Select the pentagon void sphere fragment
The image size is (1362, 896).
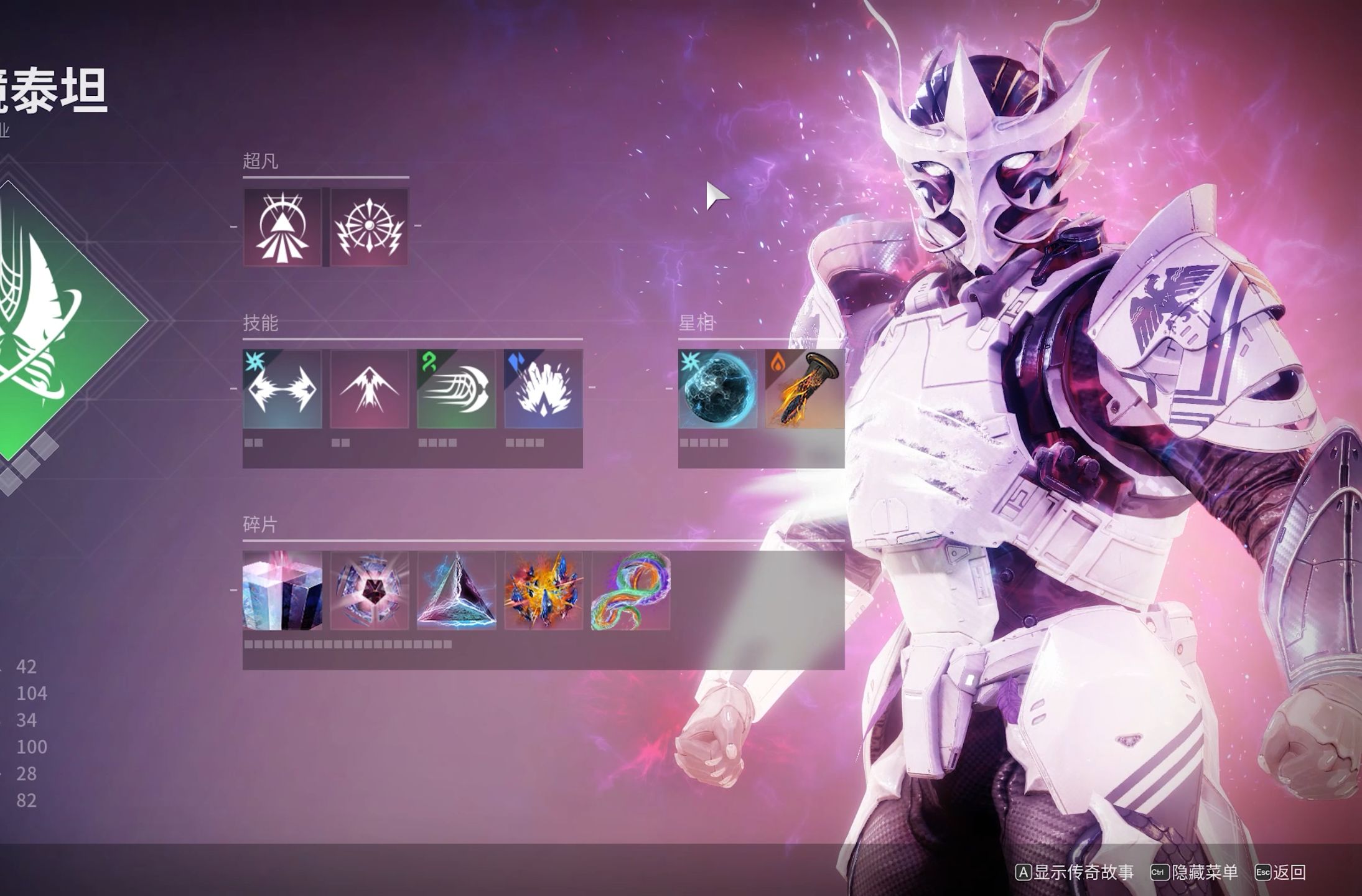[370, 590]
